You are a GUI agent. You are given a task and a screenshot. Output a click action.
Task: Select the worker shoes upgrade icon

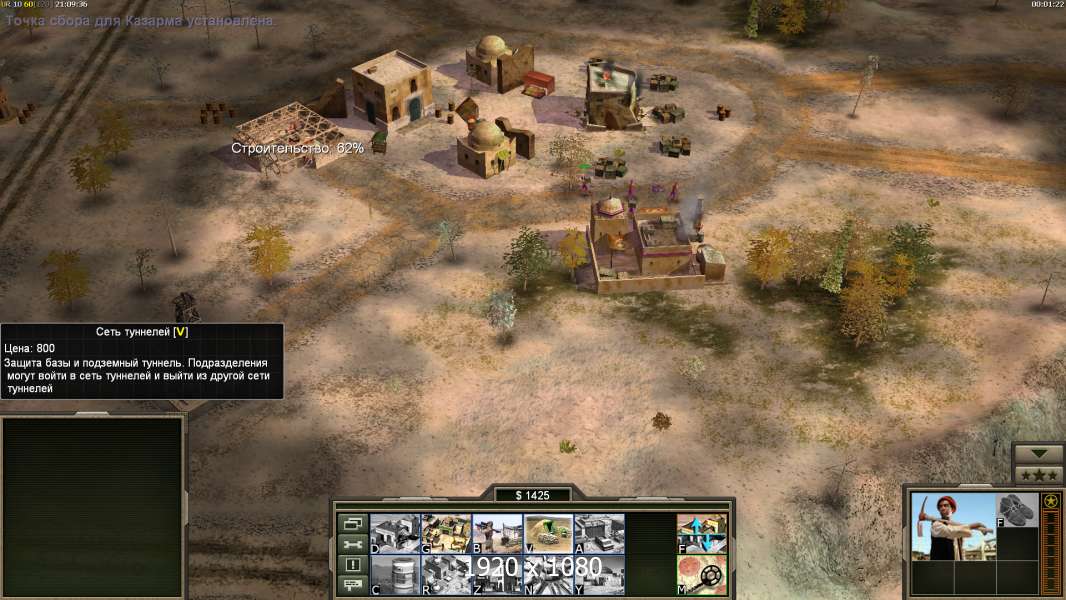(1018, 510)
